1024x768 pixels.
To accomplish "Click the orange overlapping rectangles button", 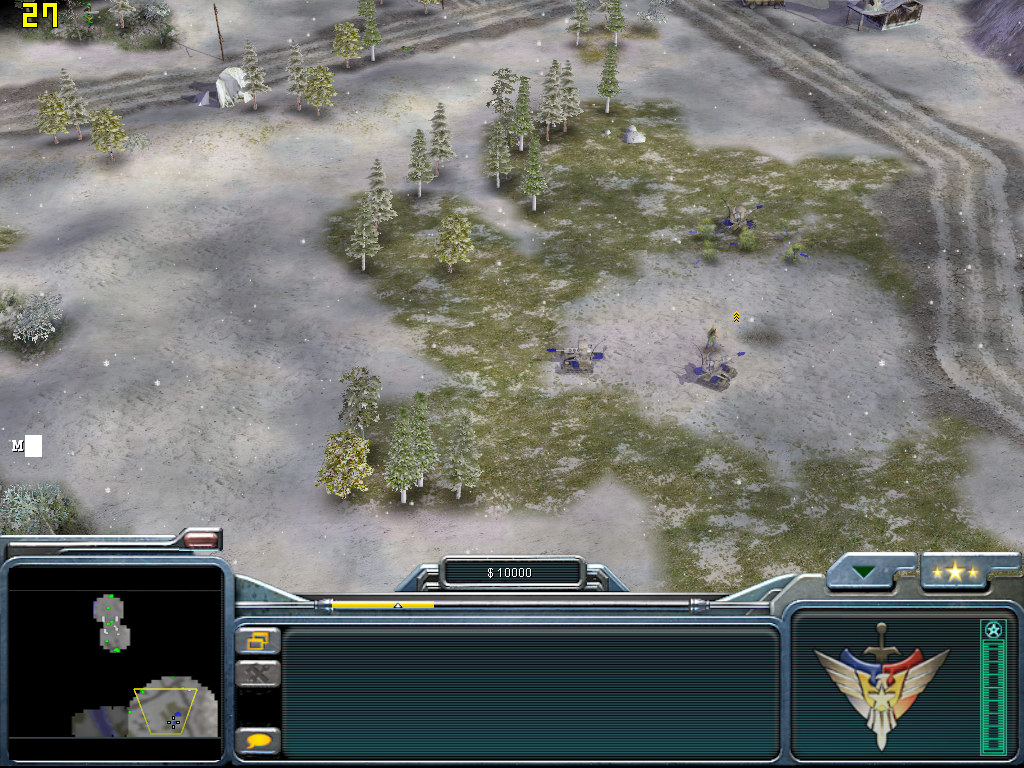I will tap(258, 640).
